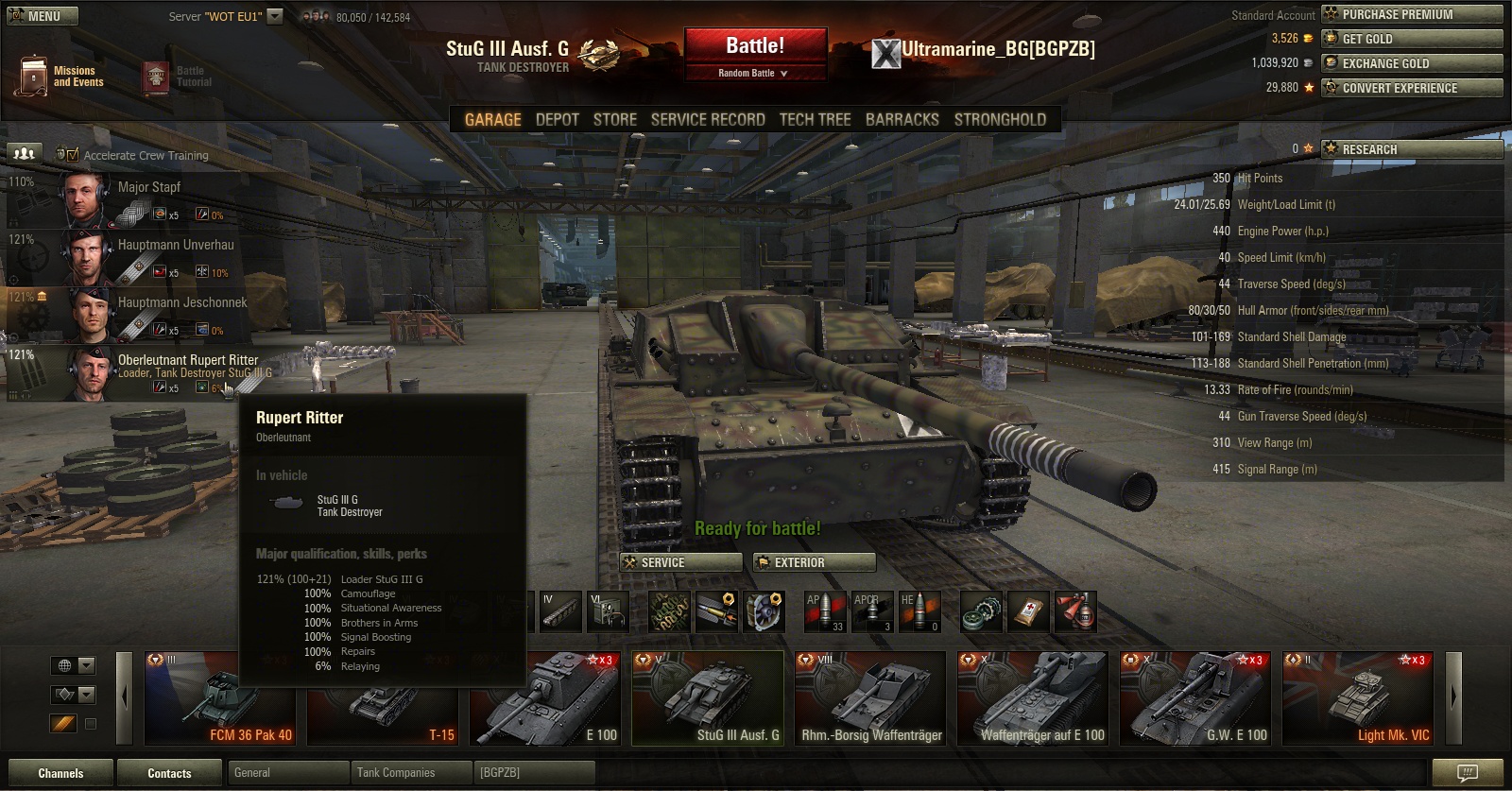
Task: Go to the Tech Tree tab
Action: [815, 120]
